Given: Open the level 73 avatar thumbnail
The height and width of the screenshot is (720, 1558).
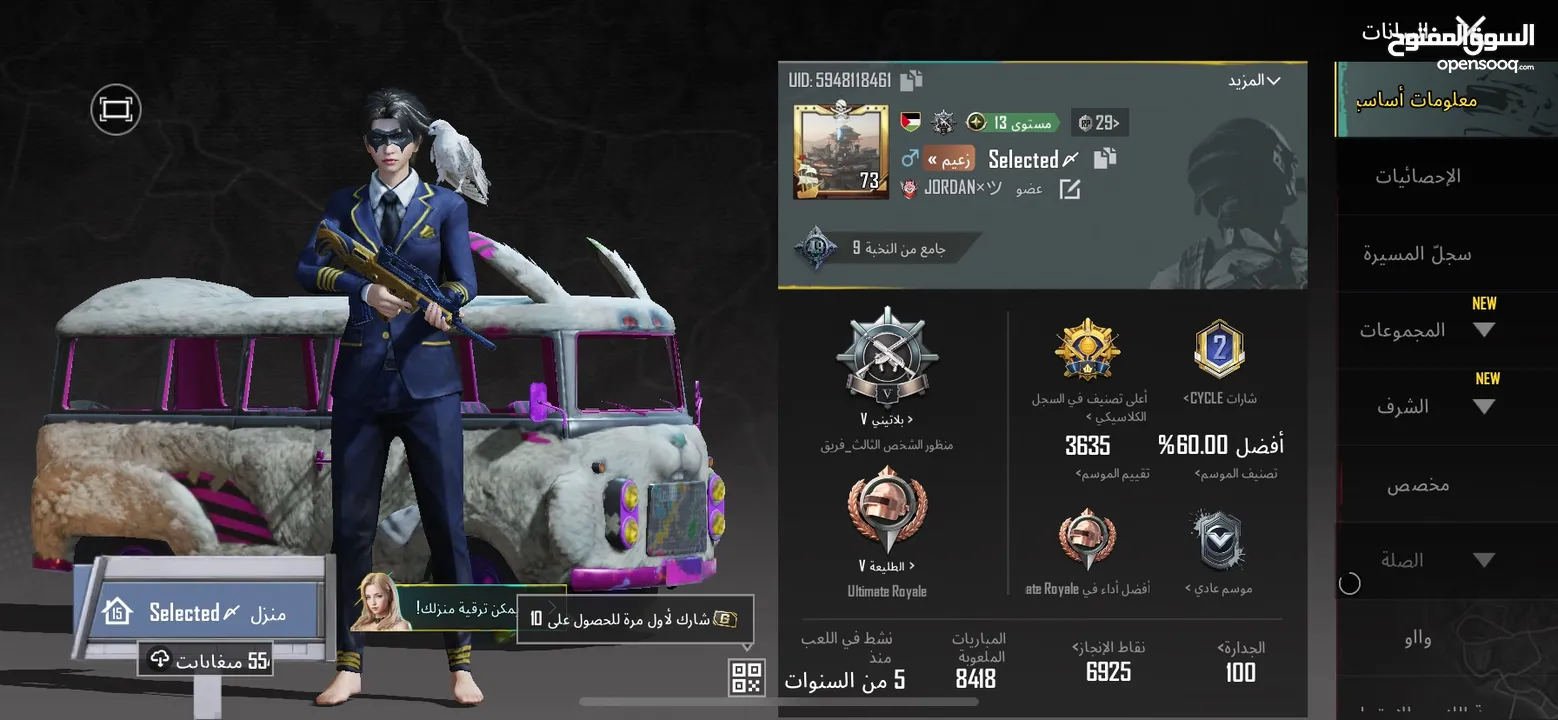Looking at the screenshot, I should (x=840, y=152).
